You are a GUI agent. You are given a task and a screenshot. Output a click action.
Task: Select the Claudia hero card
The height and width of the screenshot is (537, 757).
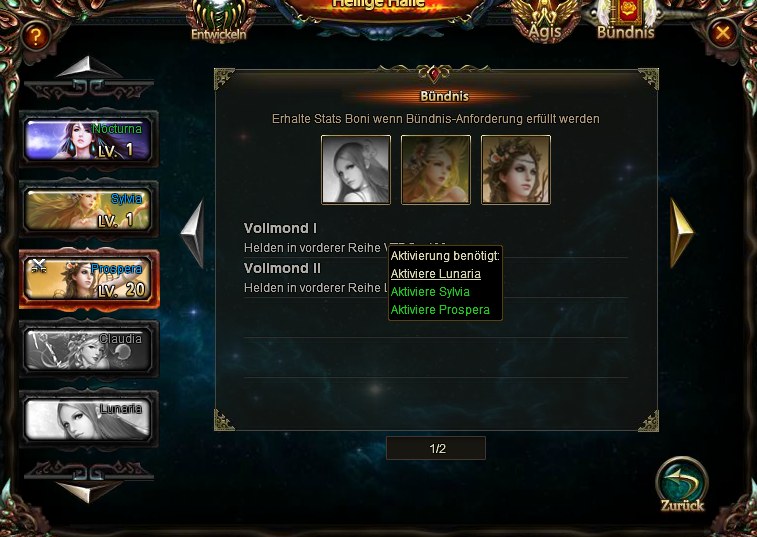coord(88,350)
